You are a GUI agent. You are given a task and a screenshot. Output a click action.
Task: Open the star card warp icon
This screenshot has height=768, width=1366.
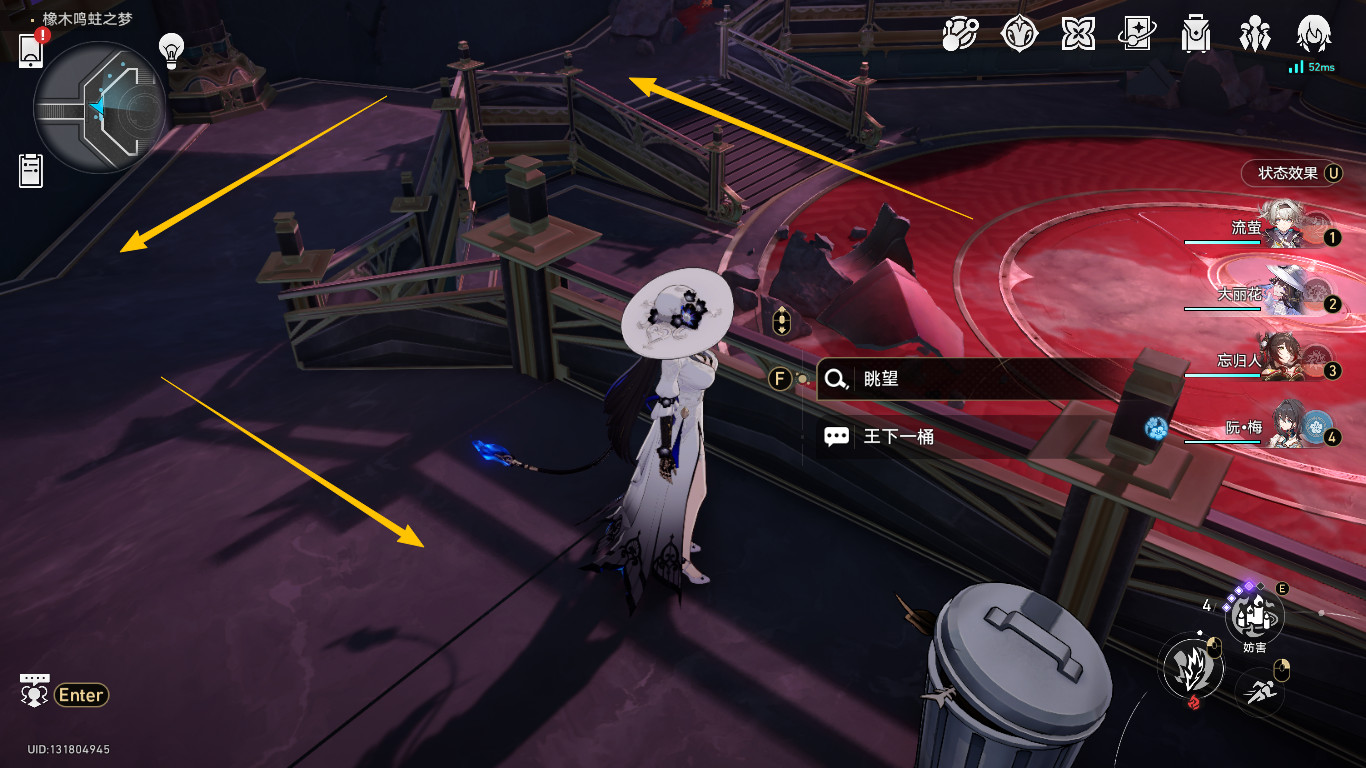pos(1137,35)
